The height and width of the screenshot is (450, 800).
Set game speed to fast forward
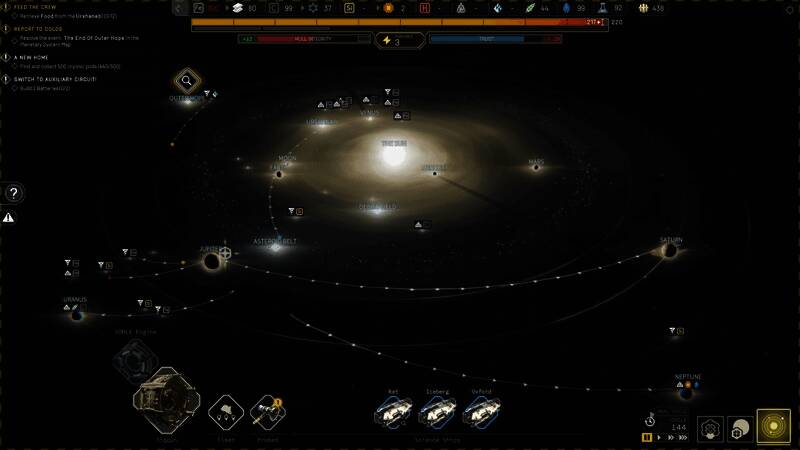pyautogui.click(x=671, y=437)
